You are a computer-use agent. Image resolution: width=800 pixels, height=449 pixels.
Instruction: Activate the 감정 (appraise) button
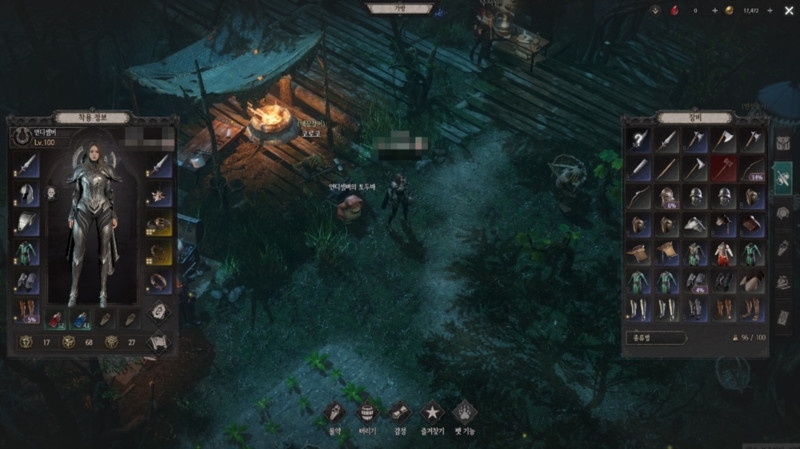coord(399,411)
